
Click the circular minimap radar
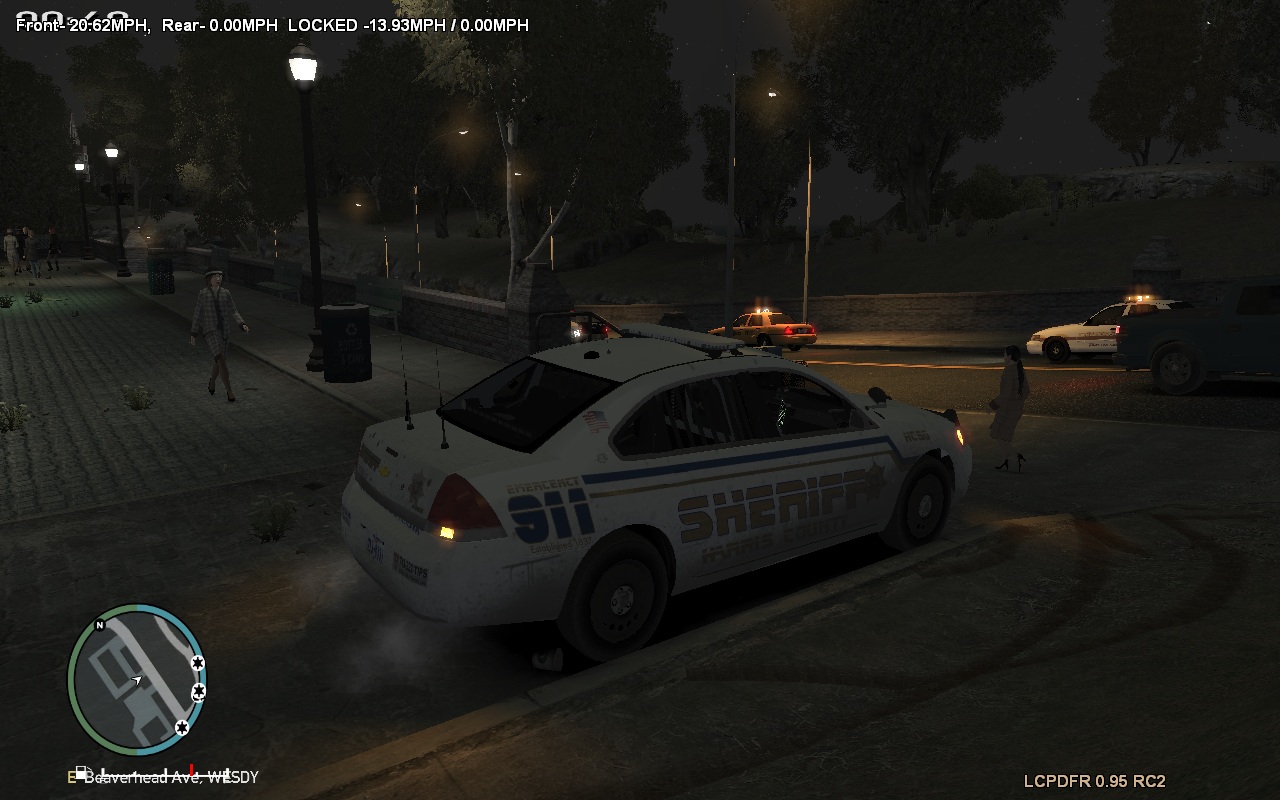click(x=137, y=680)
